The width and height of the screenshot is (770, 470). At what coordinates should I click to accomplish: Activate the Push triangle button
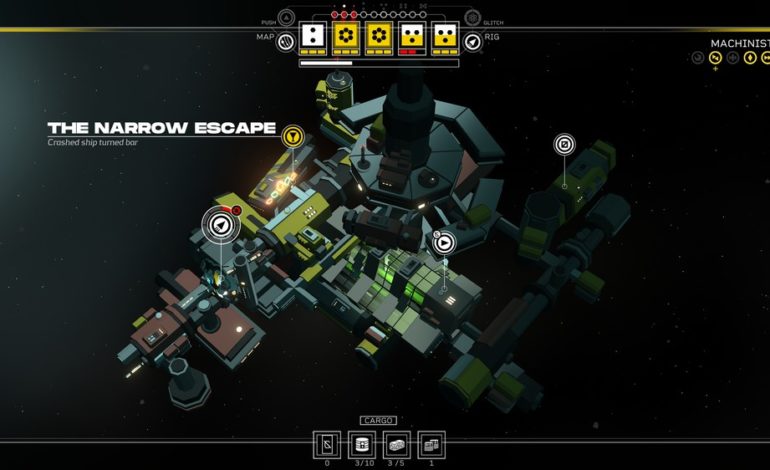286,17
